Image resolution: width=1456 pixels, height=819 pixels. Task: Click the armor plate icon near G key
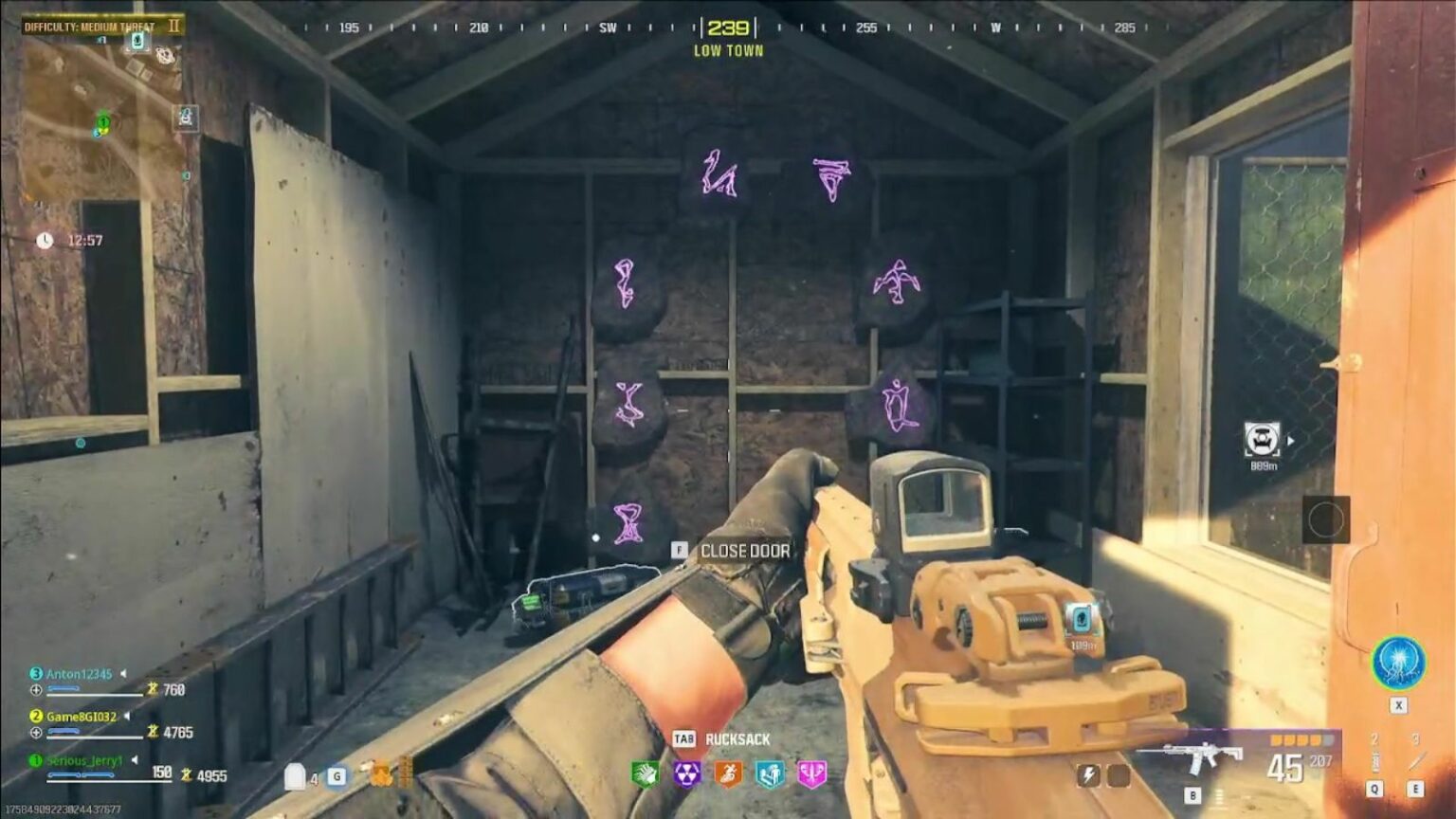(x=297, y=775)
